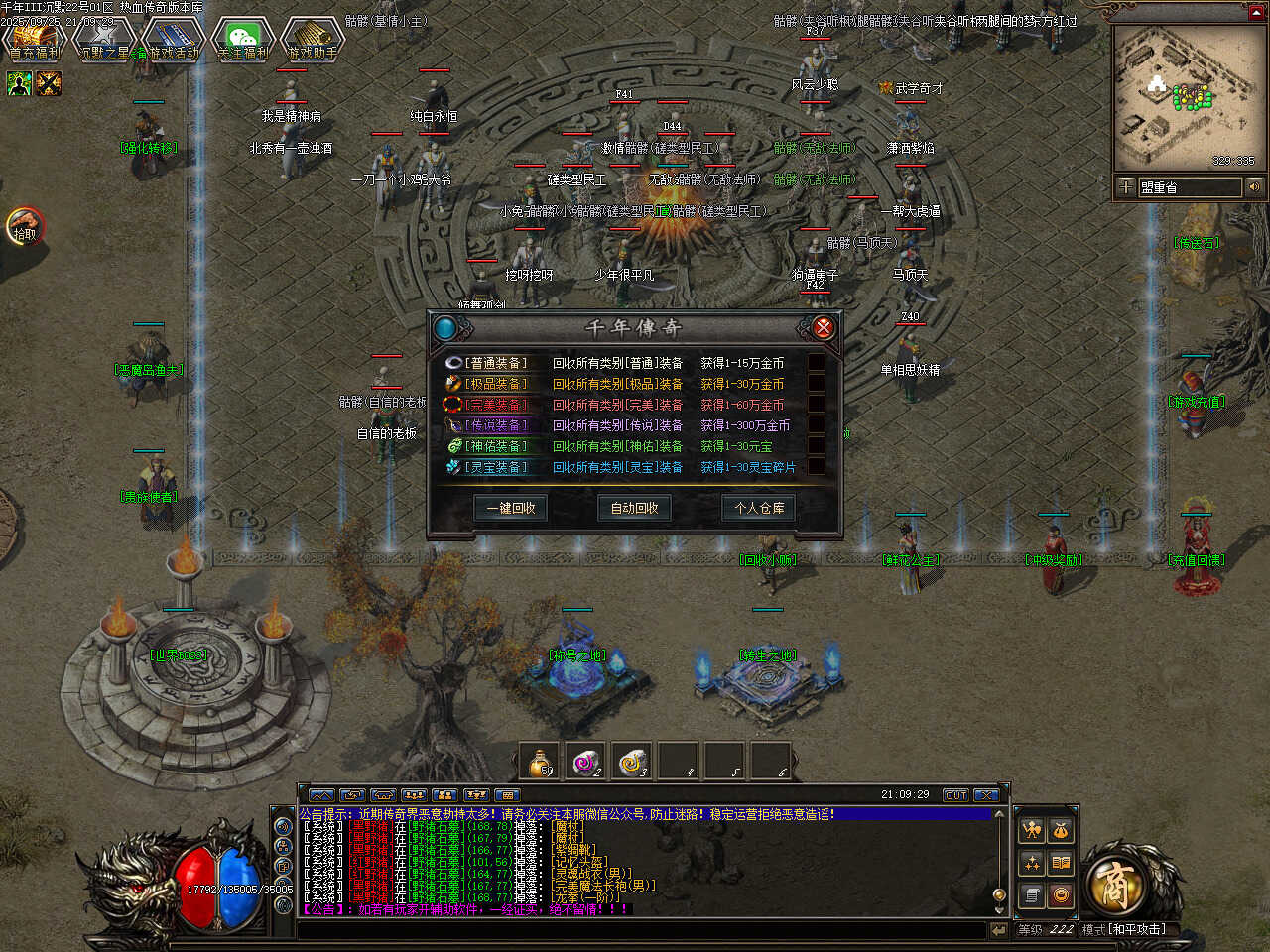This screenshot has height=952, width=1270.
Task: Open the 沉默之星 star icon
Action: tap(103, 40)
